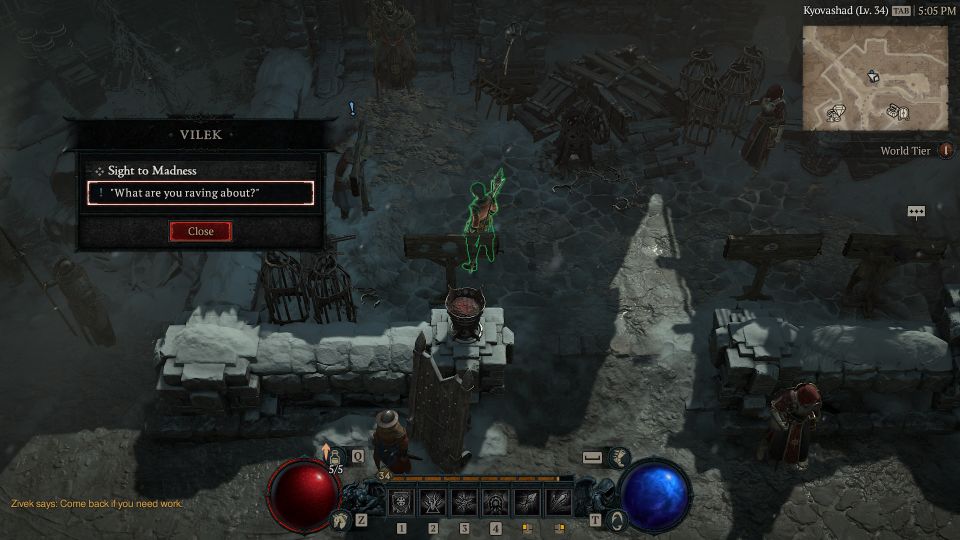This screenshot has height=540, width=960.
Task: Activate the skill in slot 3
Action: pos(465,502)
